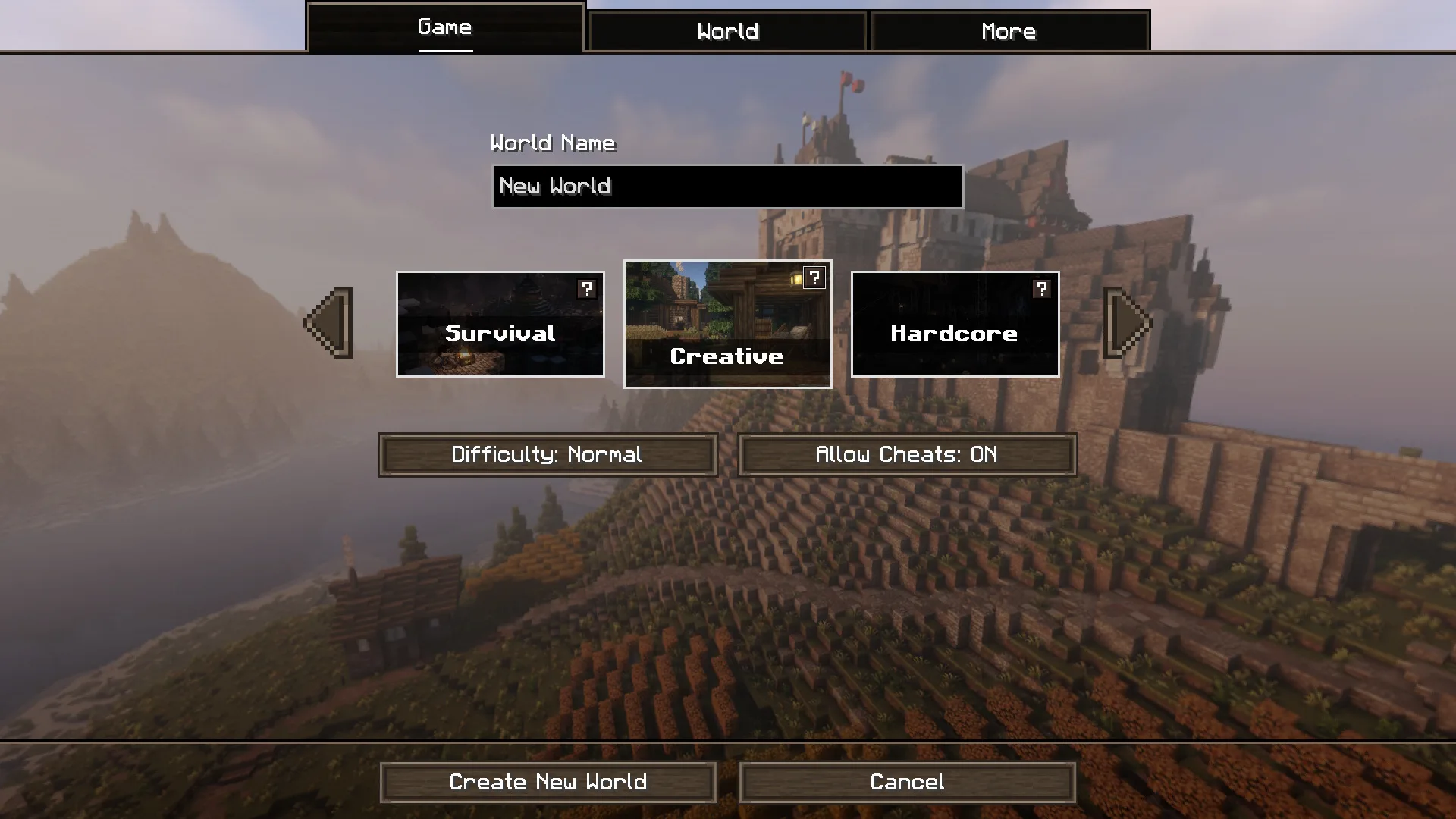The width and height of the screenshot is (1456, 819).
Task: Click the question mark on the Survival card
Action: coord(586,289)
